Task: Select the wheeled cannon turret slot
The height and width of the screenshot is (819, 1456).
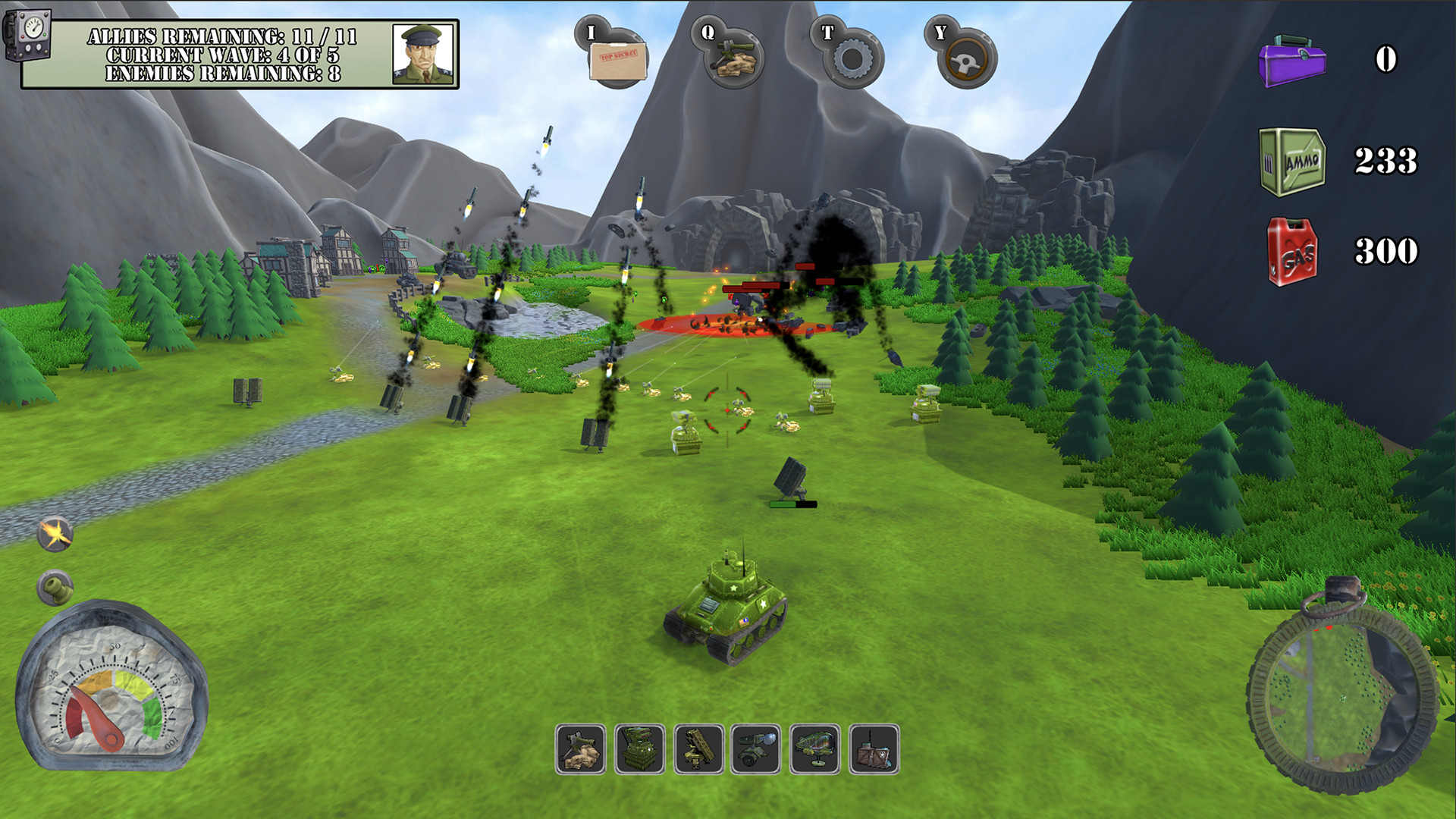Action: coord(756,749)
